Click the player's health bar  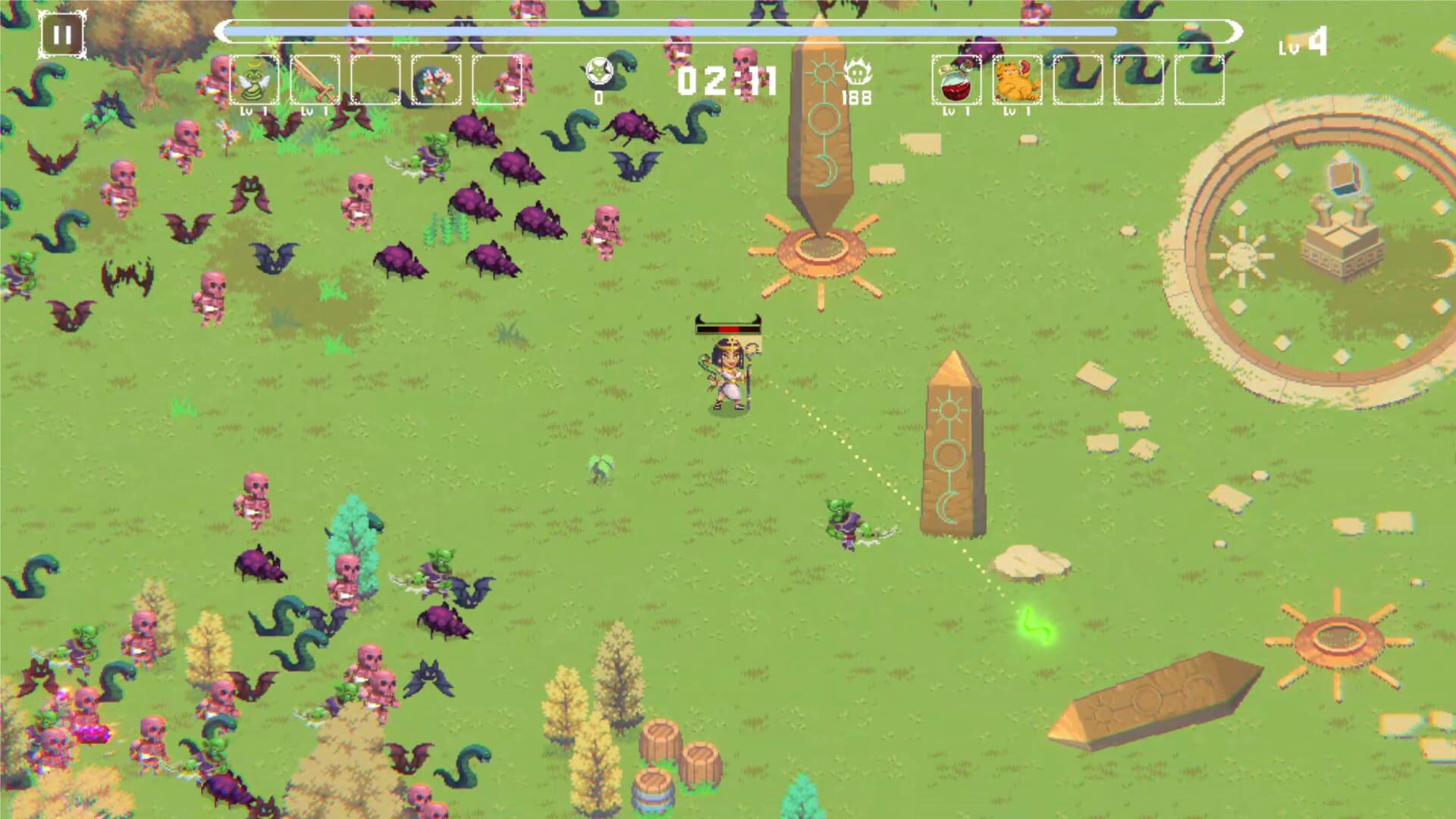[x=726, y=328]
